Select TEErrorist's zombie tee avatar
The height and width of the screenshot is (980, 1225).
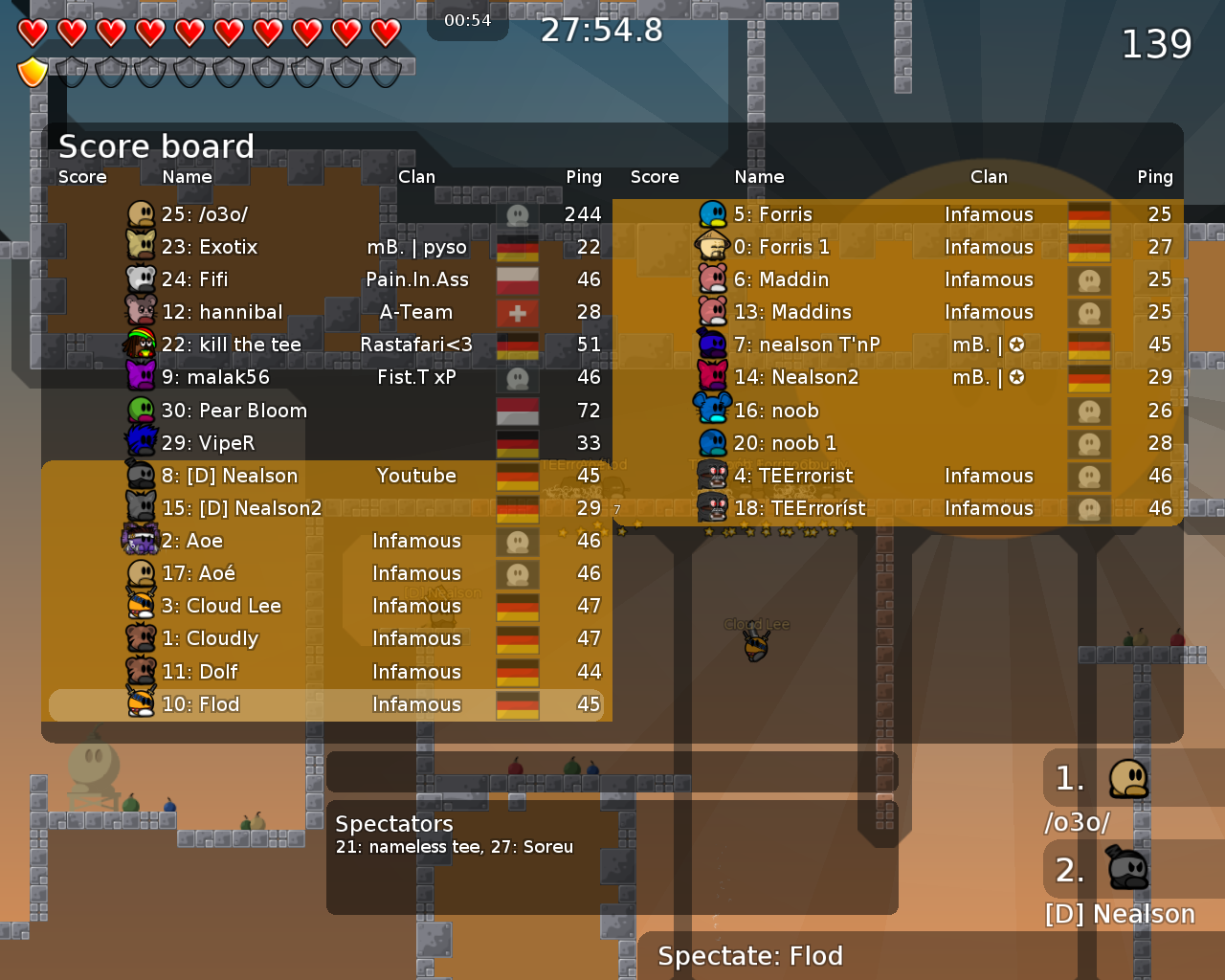pos(714,476)
